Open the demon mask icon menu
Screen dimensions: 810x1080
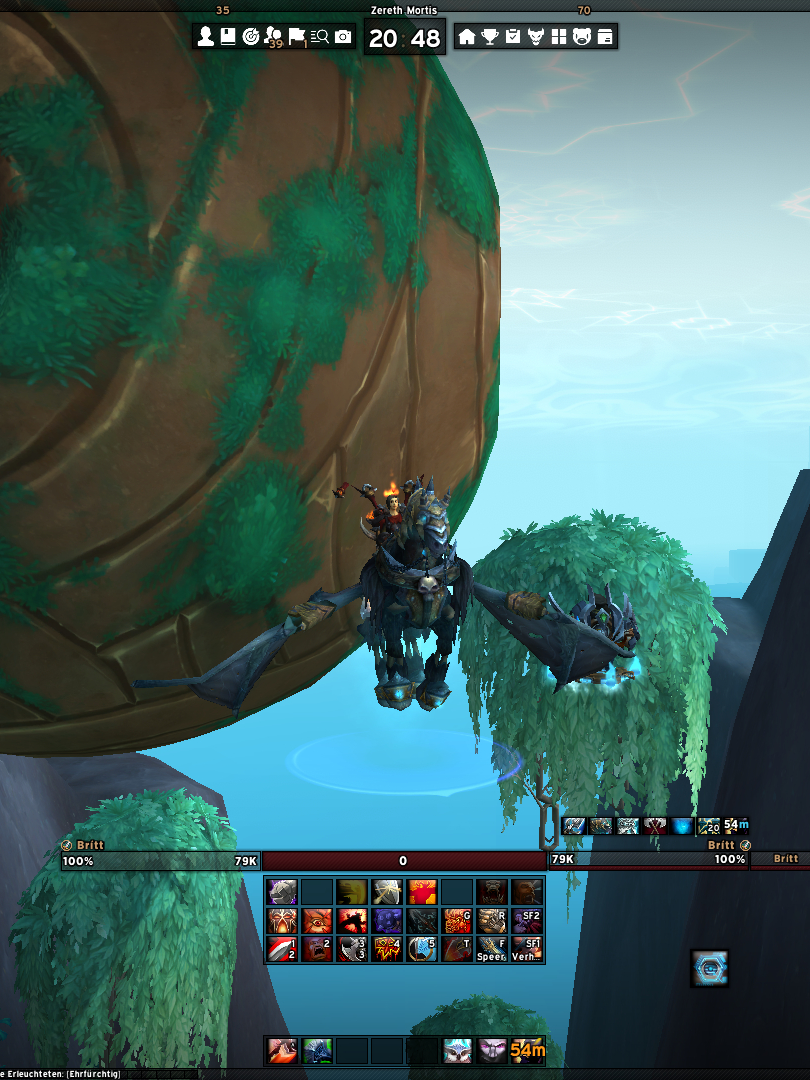coord(536,37)
